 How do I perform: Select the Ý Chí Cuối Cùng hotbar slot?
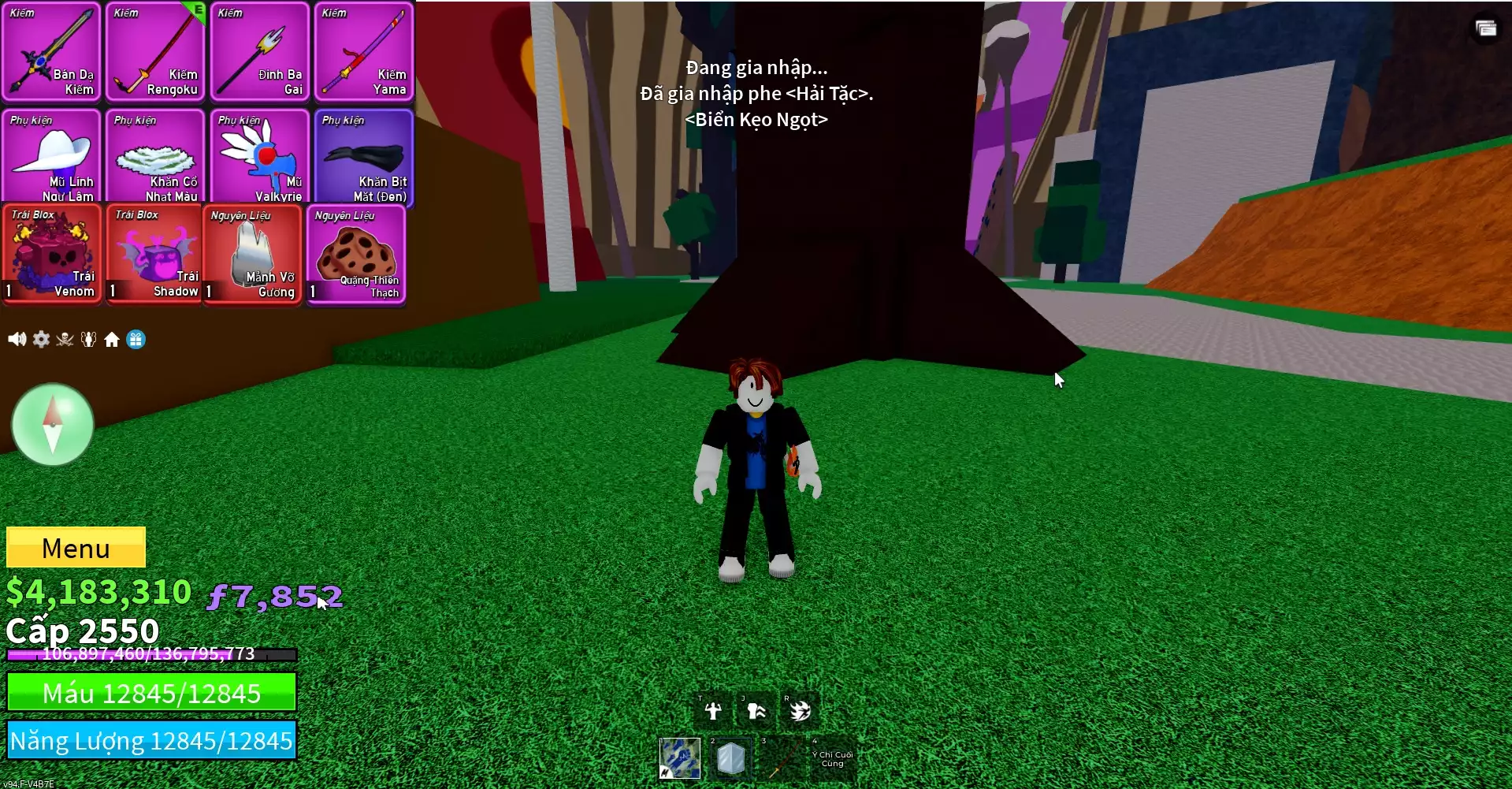pyautogui.click(x=831, y=758)
